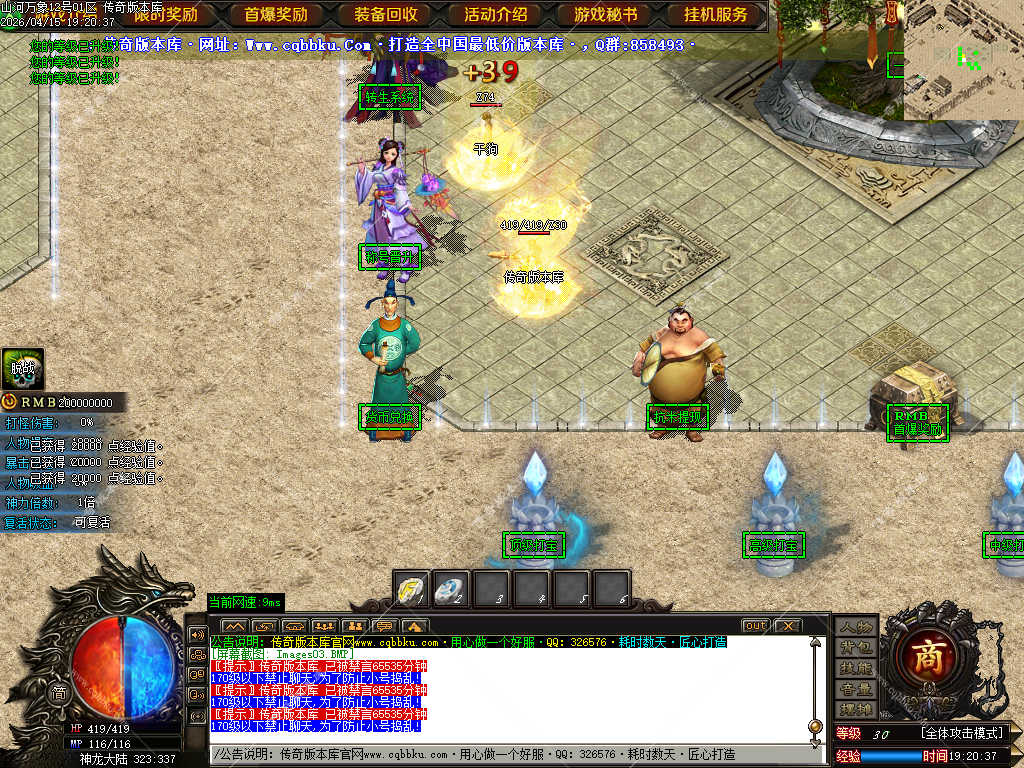Toggle the 全体攻击模式 attack mode label
Image resolution: width=1024 pixels, height=768 pixels.
961,733
